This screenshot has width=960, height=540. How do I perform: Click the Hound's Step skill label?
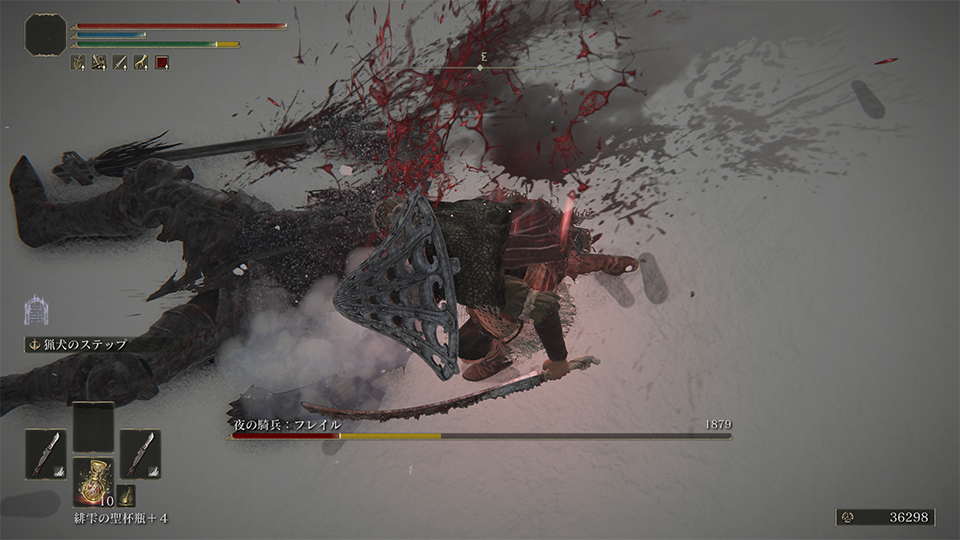click(84, 344)
